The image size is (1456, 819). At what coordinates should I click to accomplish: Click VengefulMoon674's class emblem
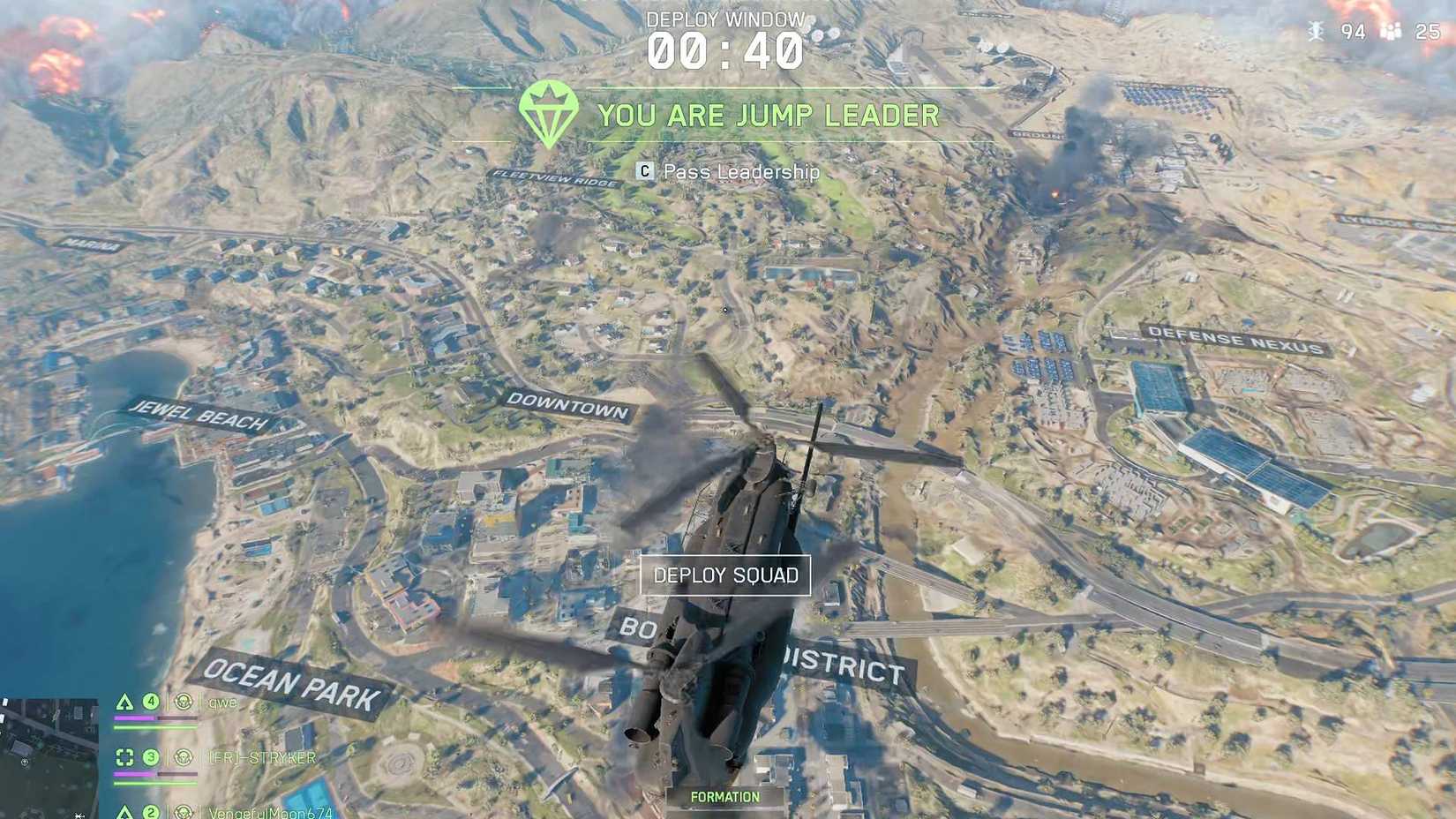click(x=184, y=813)
